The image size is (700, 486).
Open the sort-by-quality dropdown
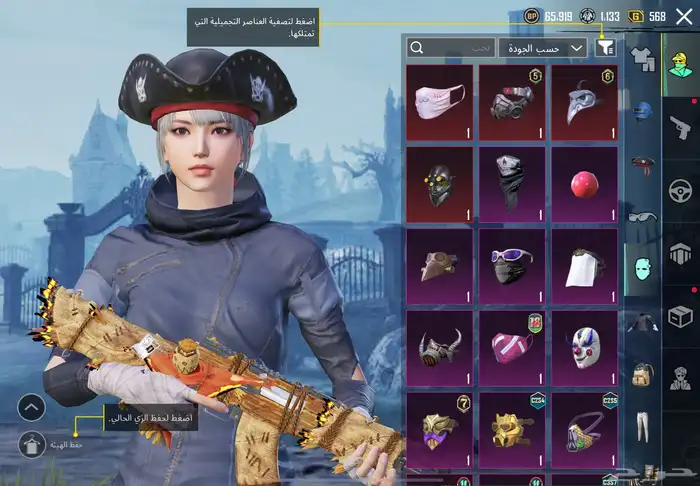coord(543,47)
